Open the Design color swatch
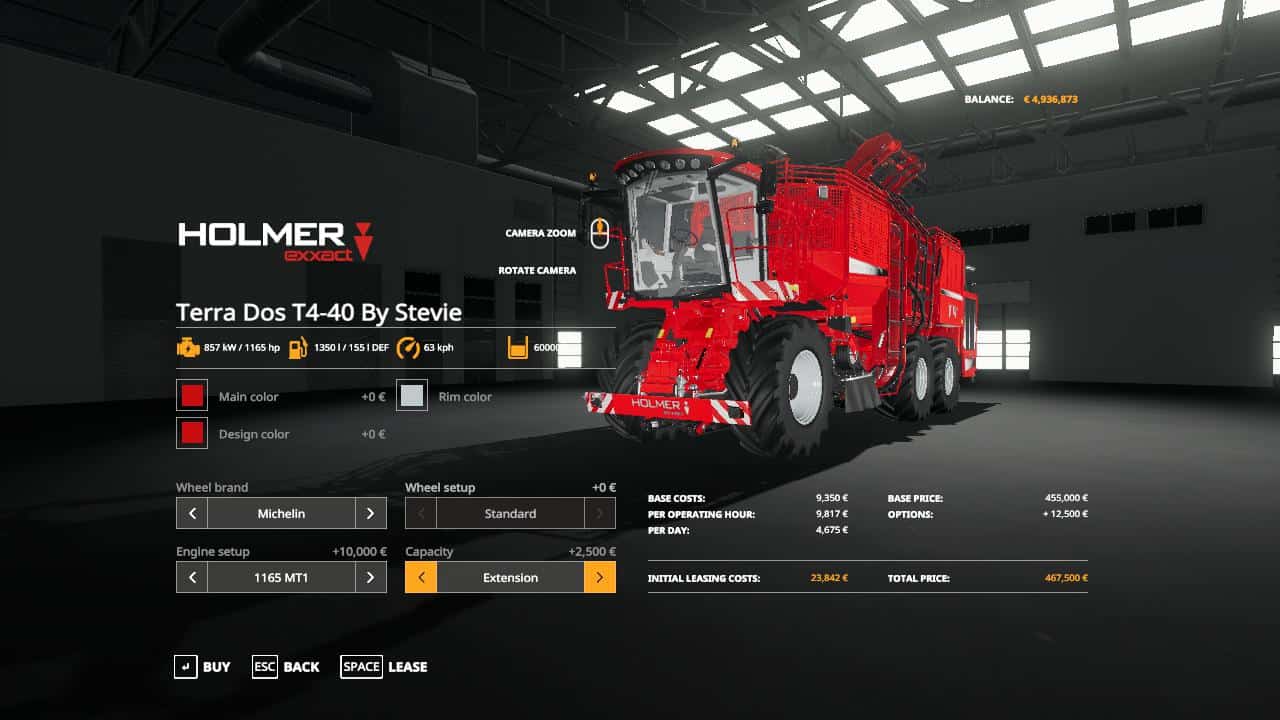 [192, 433]
